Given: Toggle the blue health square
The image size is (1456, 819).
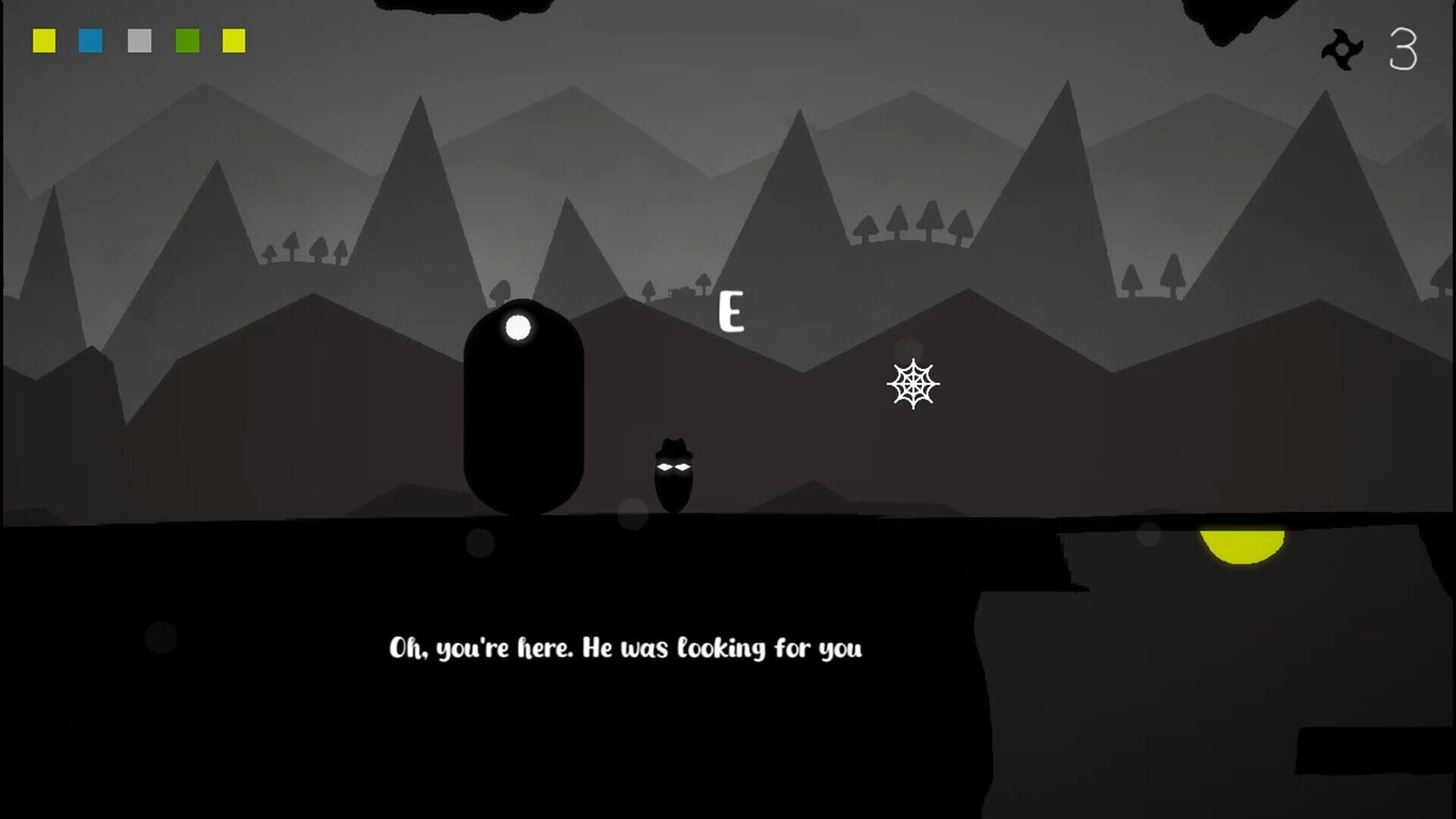Looking at the screenshot, I should tap(90, 42).
